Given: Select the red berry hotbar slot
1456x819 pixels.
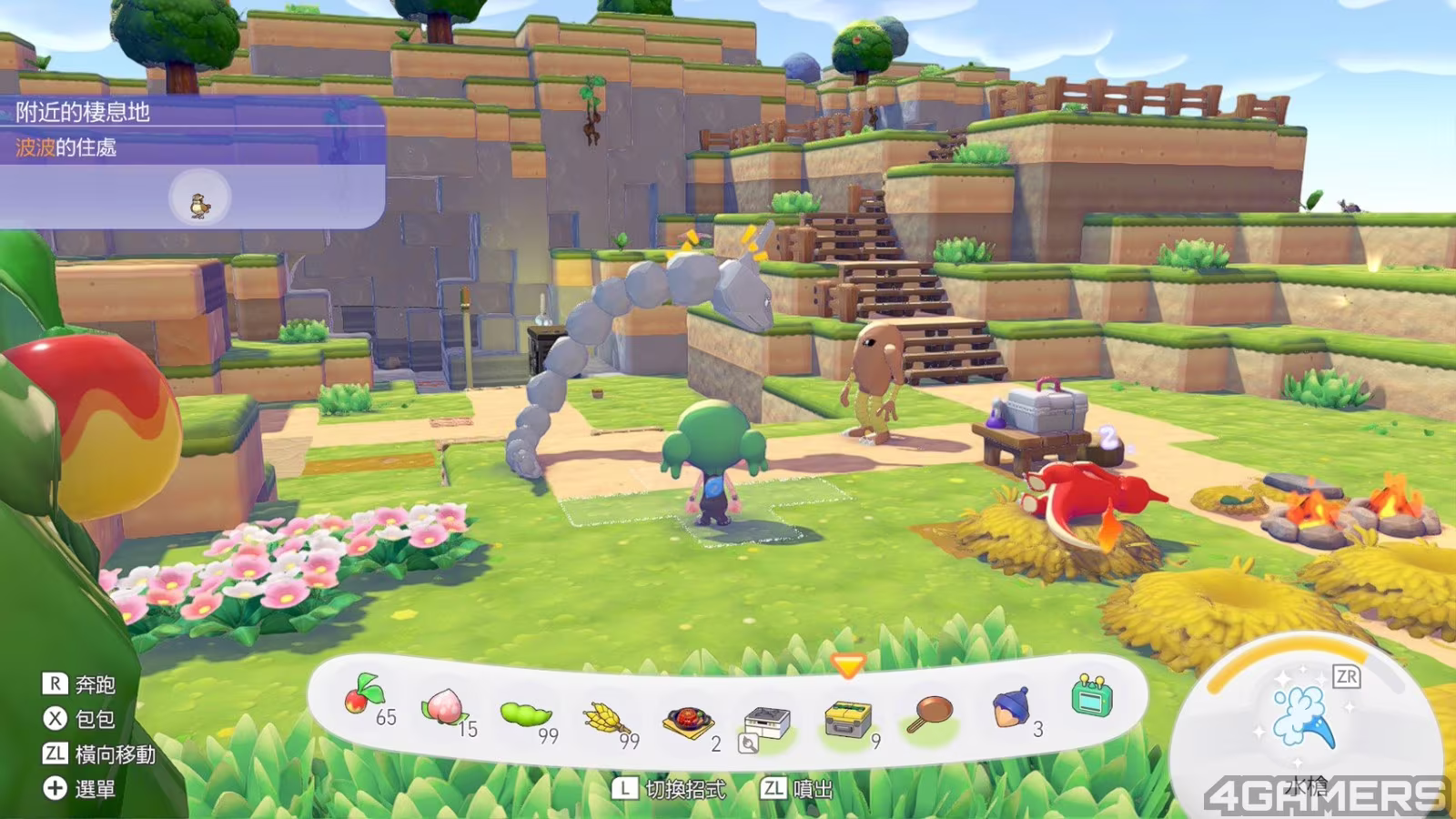Looking at the screenshot, I should click(x=364, y=698).
